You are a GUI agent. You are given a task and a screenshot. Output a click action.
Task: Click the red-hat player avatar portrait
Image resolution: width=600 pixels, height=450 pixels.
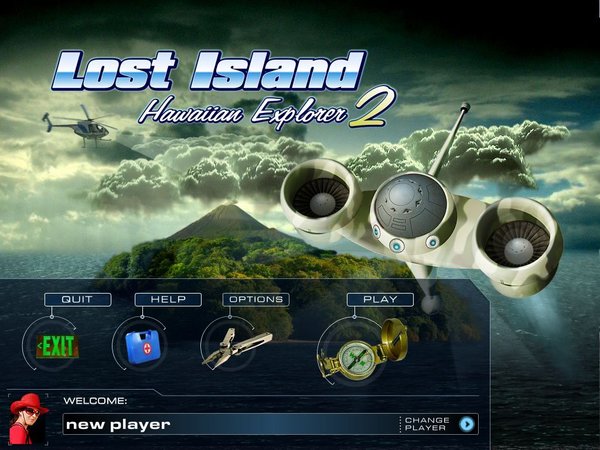point(28,418)
